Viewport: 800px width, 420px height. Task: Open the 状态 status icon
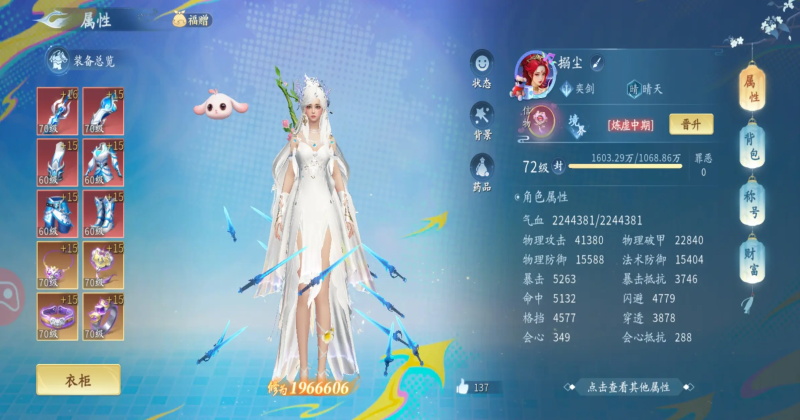pos(482,68)
